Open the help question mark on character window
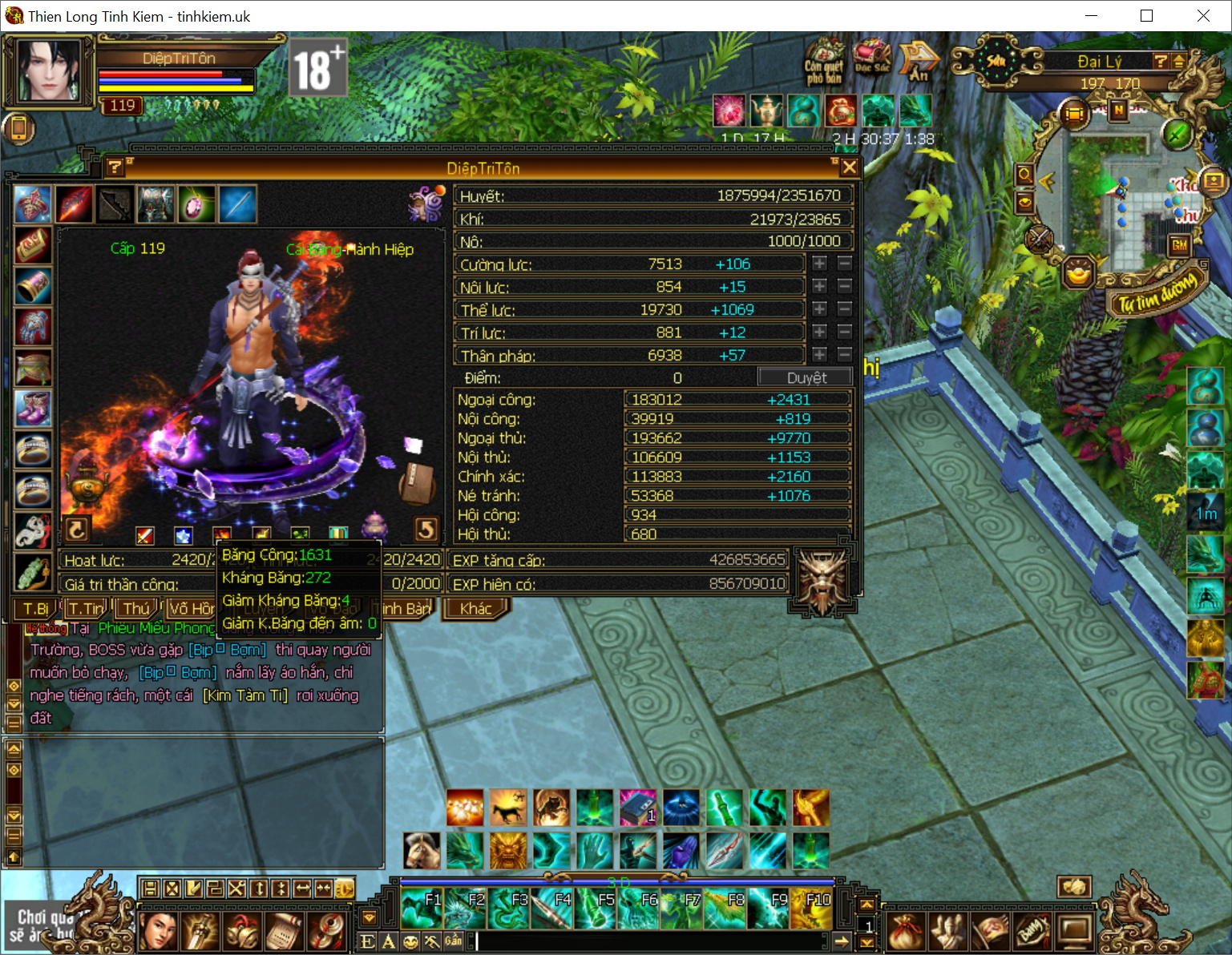1232x955 pixels. tap(115, 167)
